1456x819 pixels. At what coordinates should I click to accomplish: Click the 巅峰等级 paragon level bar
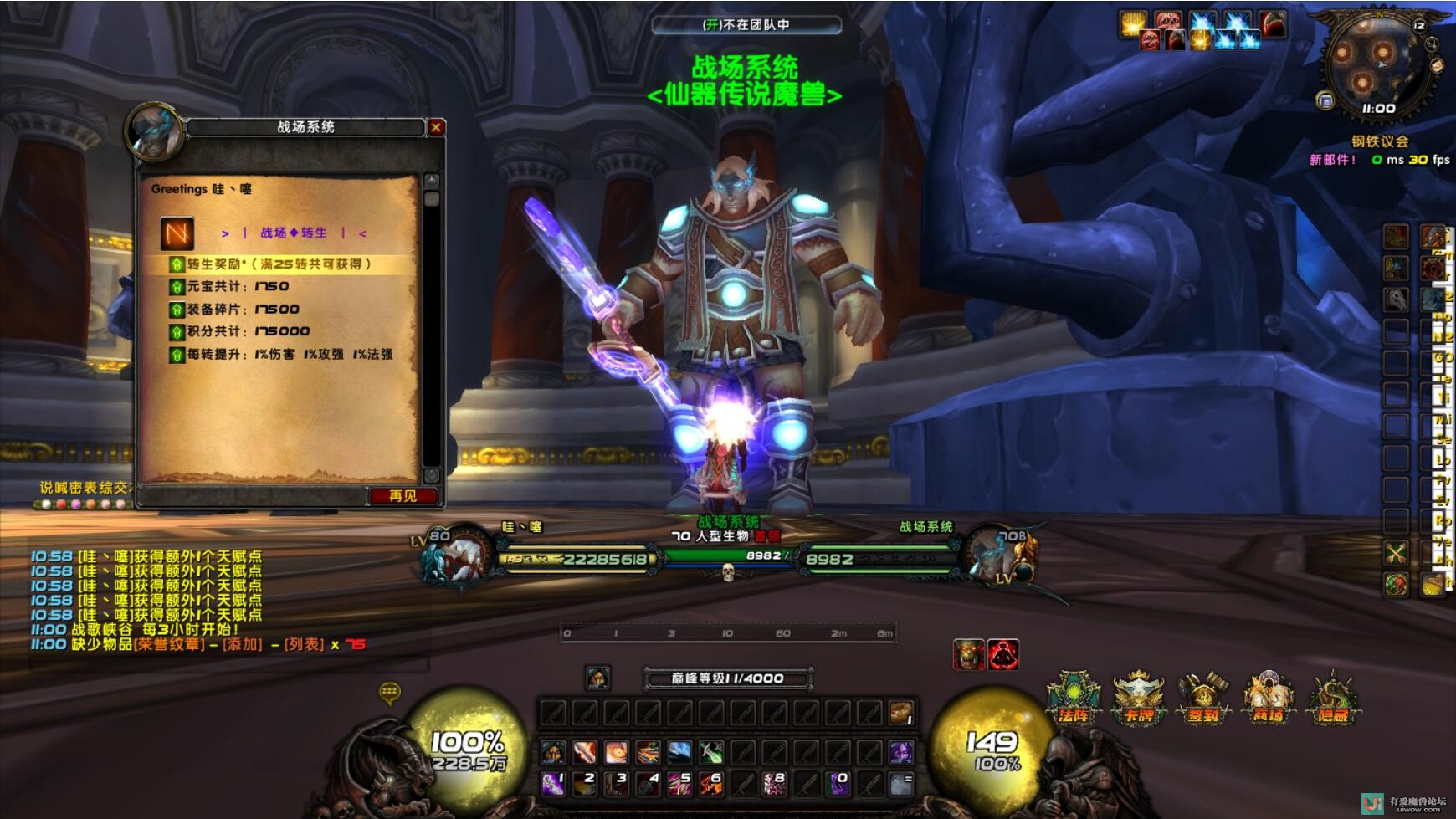727,678
